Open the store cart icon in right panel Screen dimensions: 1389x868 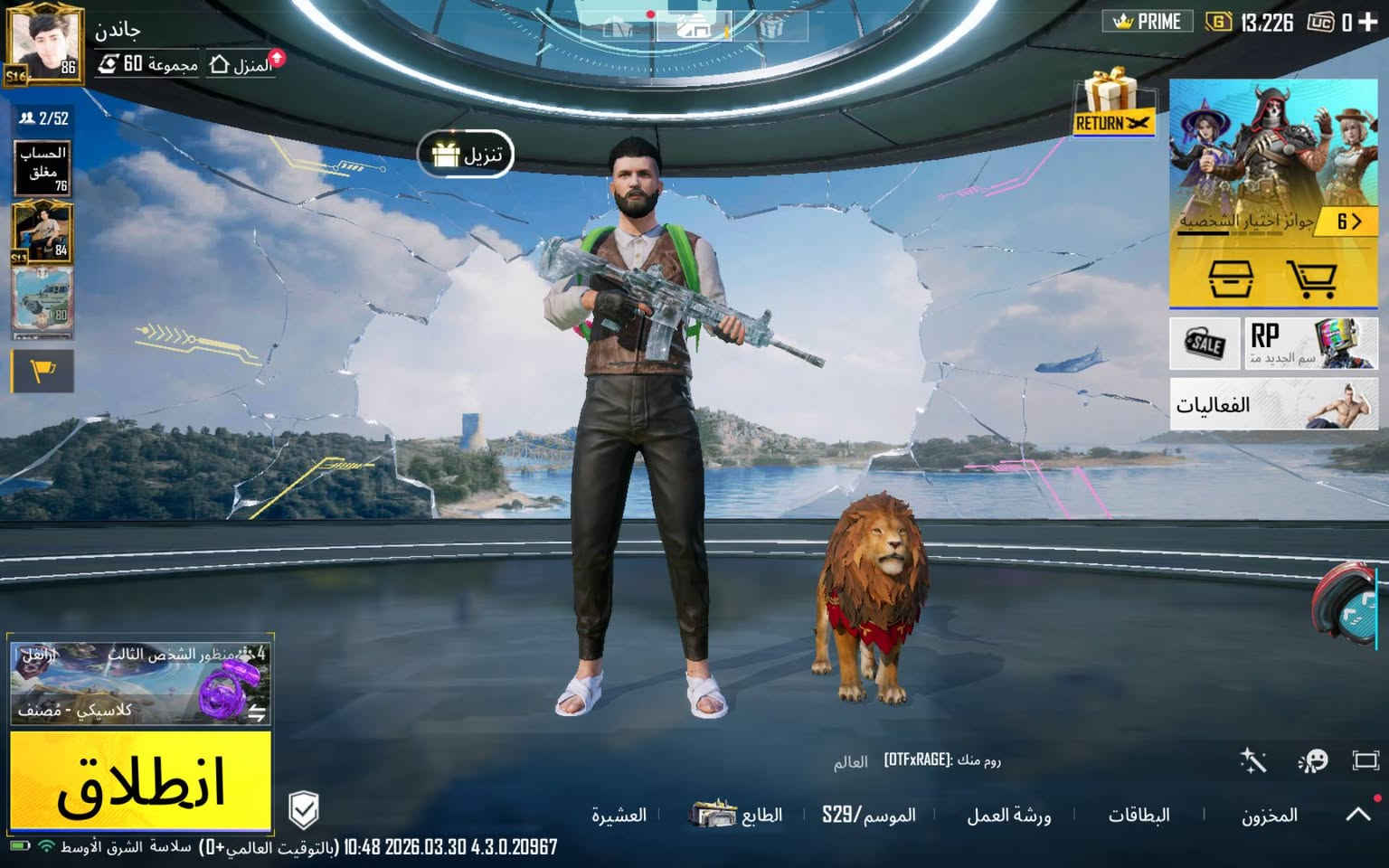[x=1310, y=279]
